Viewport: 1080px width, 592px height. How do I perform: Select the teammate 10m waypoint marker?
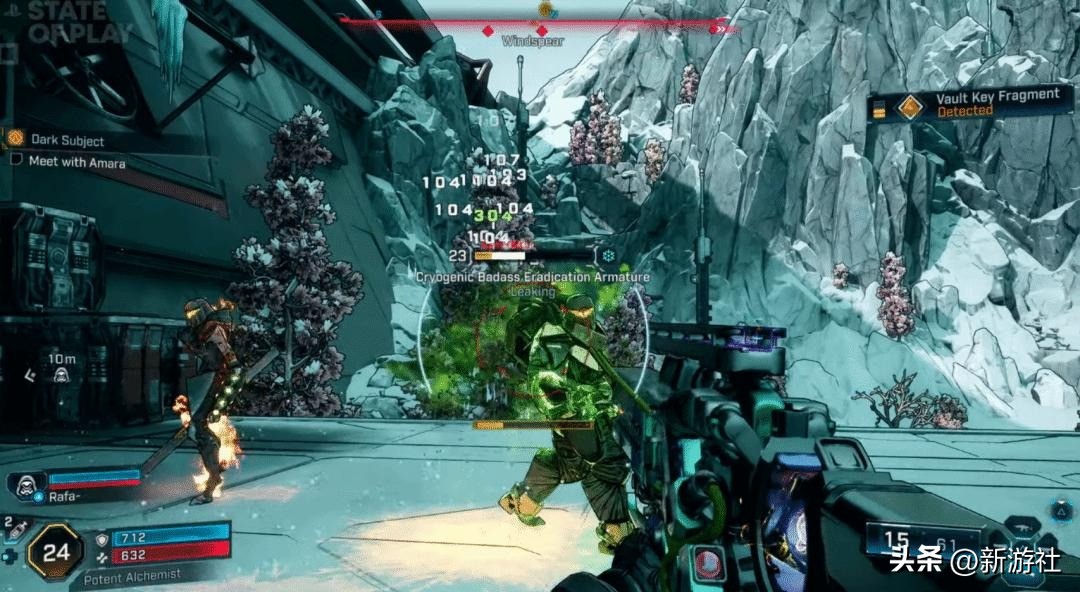tap(60, 374)
